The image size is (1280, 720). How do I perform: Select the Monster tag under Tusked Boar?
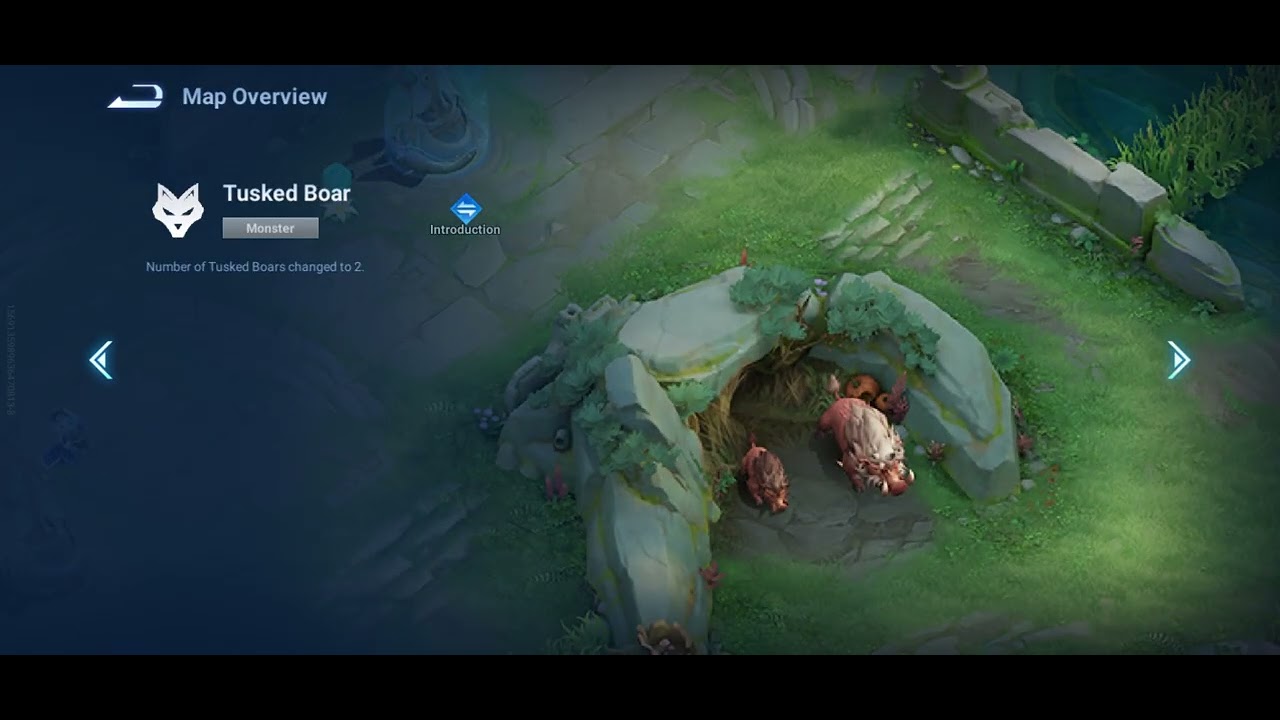coord(270,228)
